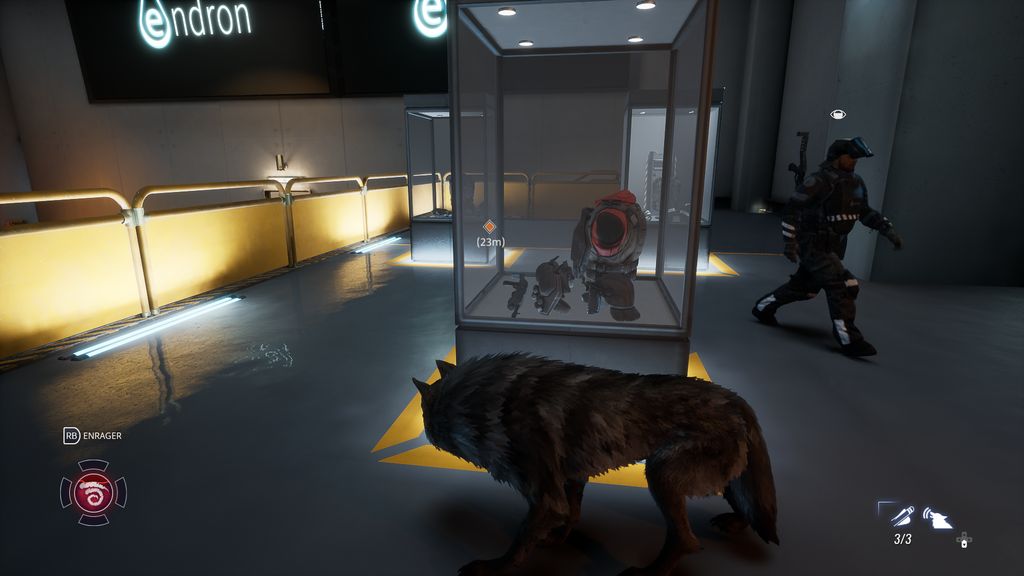Image resolution: width=1024 pixels, height=576 pixels.
Task: Click the eye detection icon above guard
Action: (837, 114)
